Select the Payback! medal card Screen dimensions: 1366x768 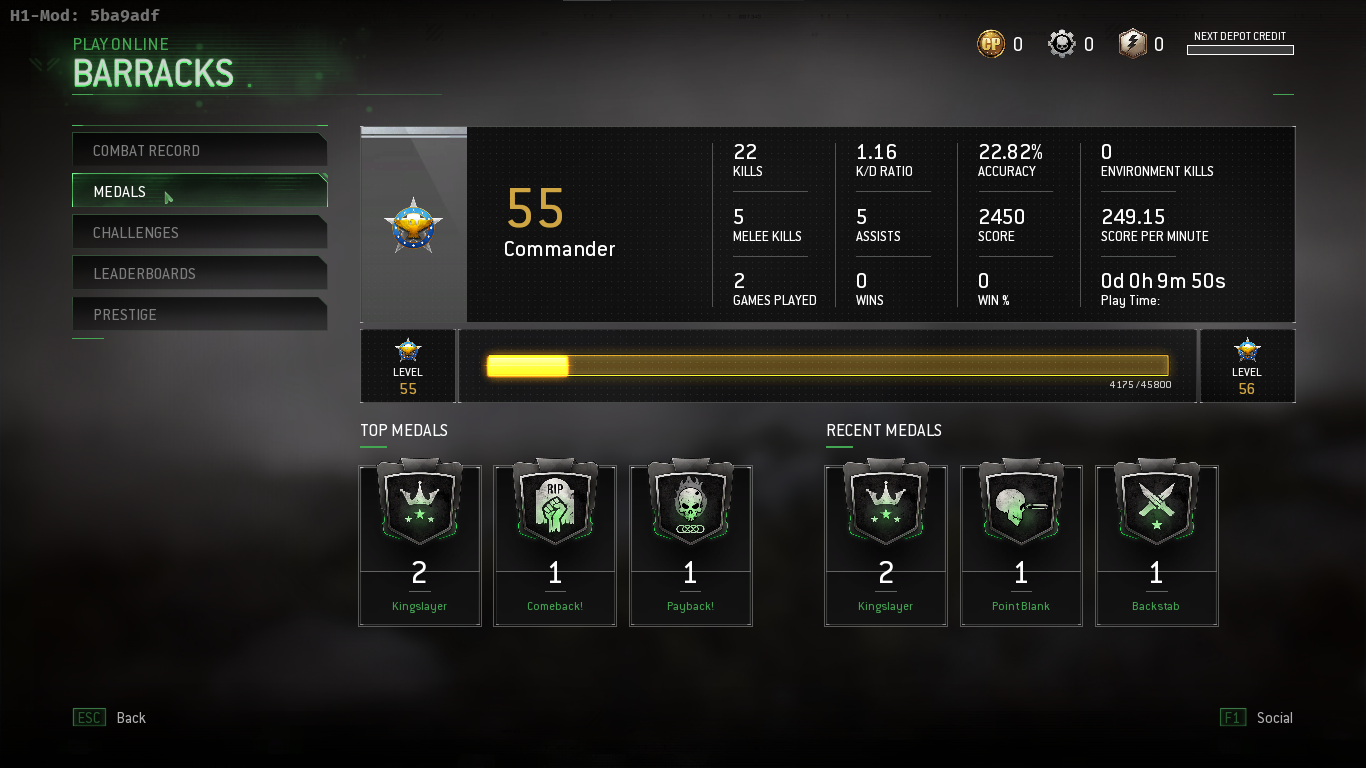click(x=690, y=545)
